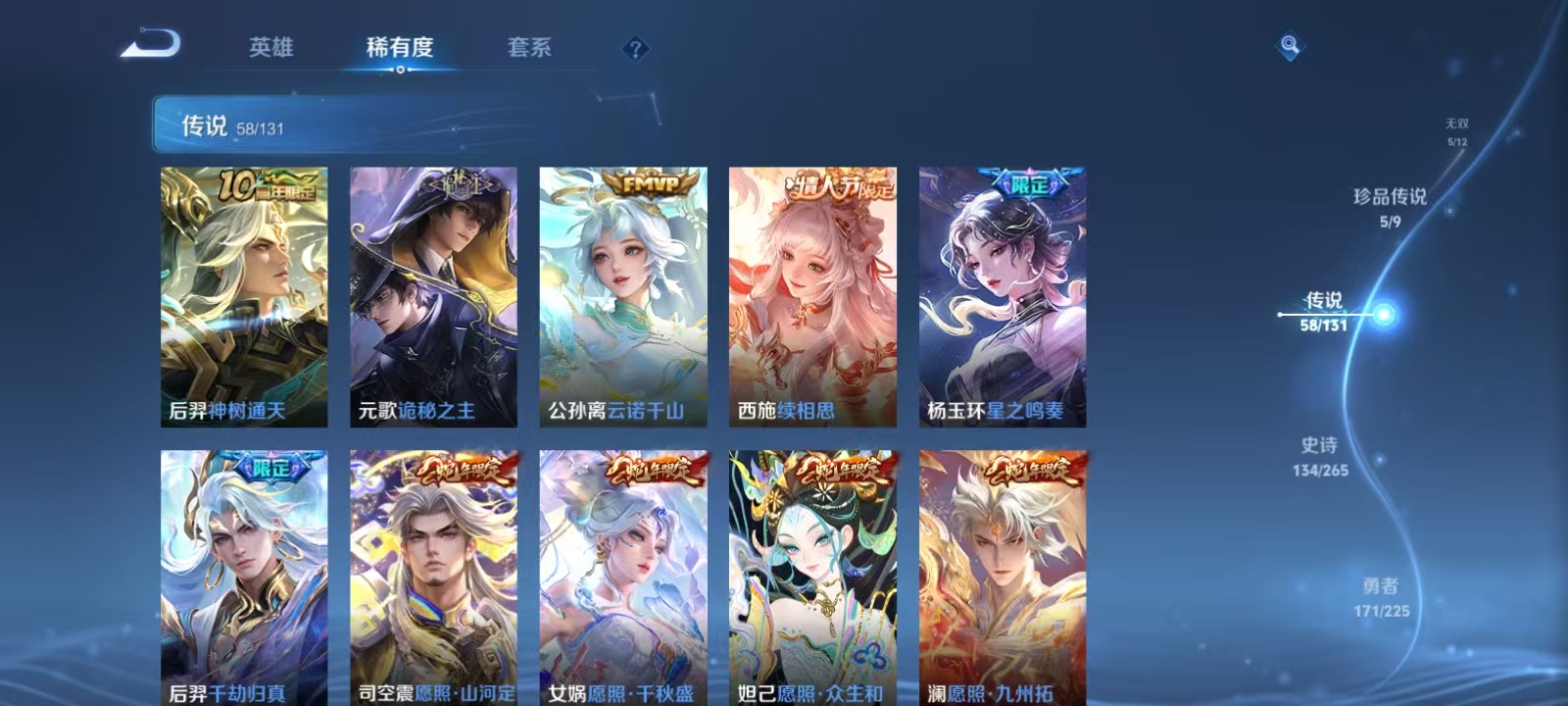Select the 司空震 愿照·山河定 skin

point(432,574)
